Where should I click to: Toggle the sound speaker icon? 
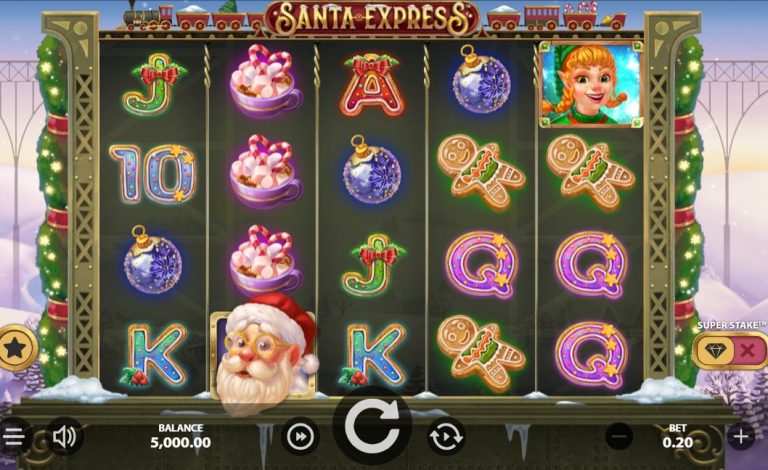click(x=65, y=436)
